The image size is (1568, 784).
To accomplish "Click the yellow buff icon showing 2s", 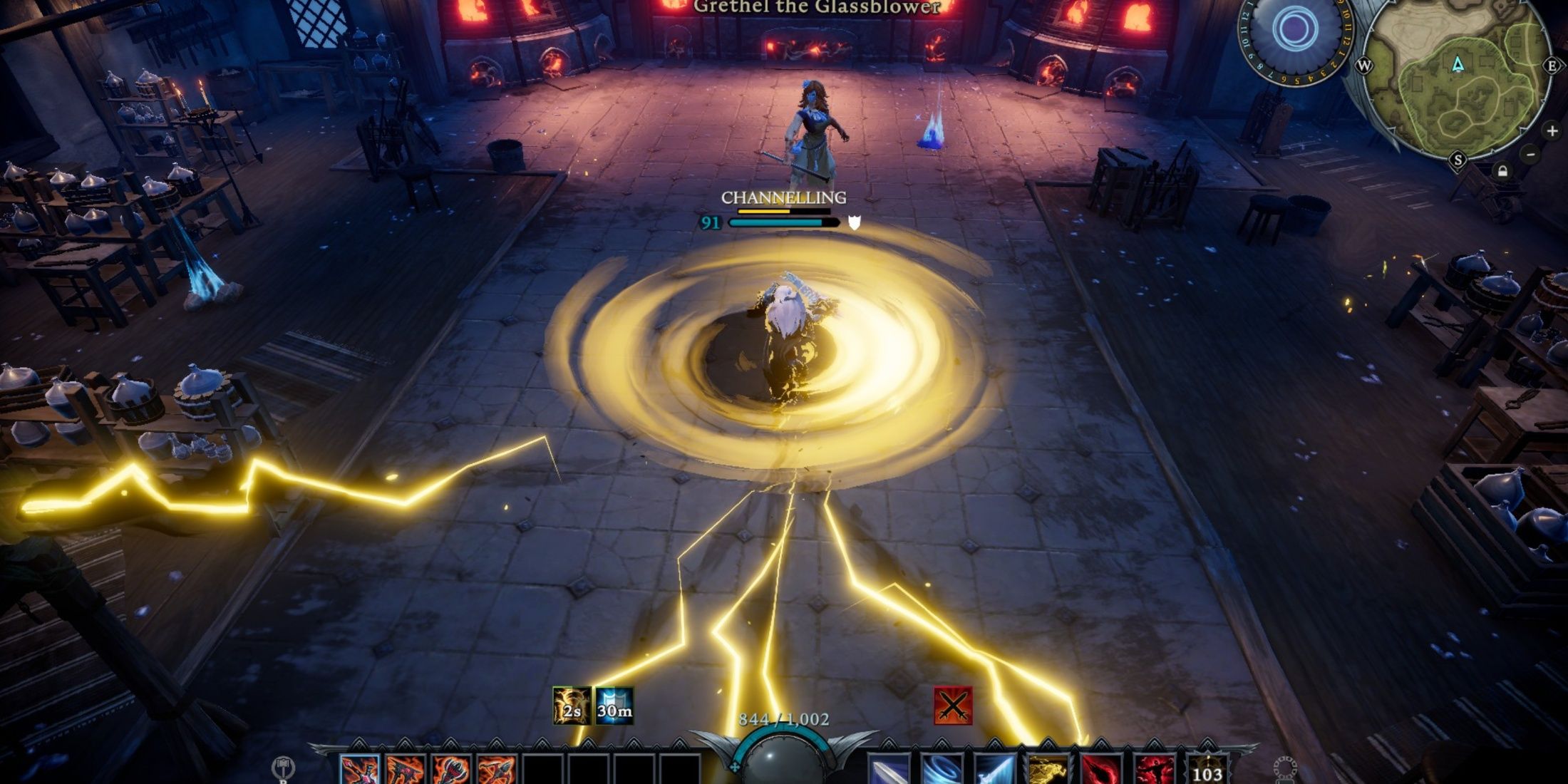I will (572, 706).
